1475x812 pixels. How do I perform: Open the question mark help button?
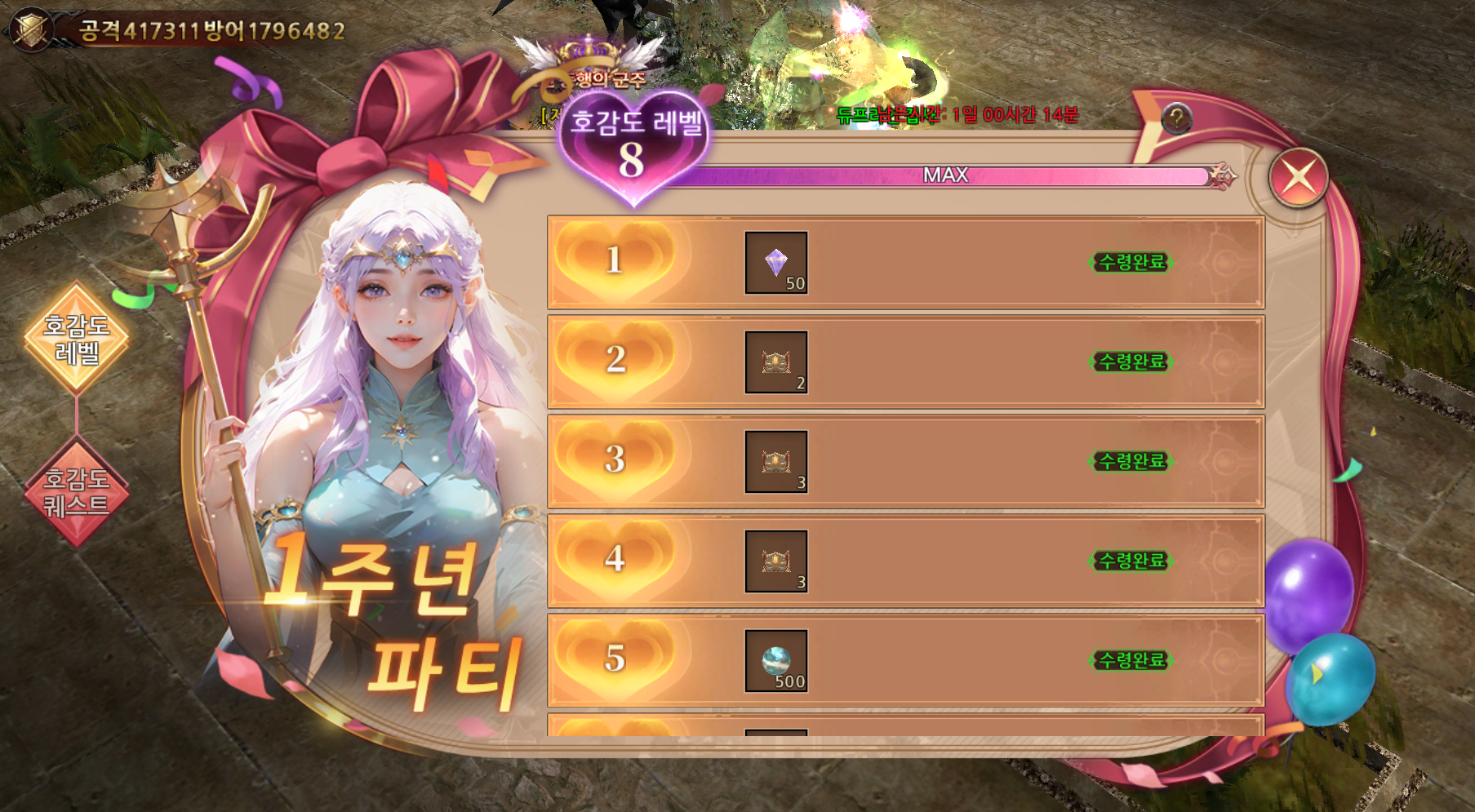coord(1176,119)
